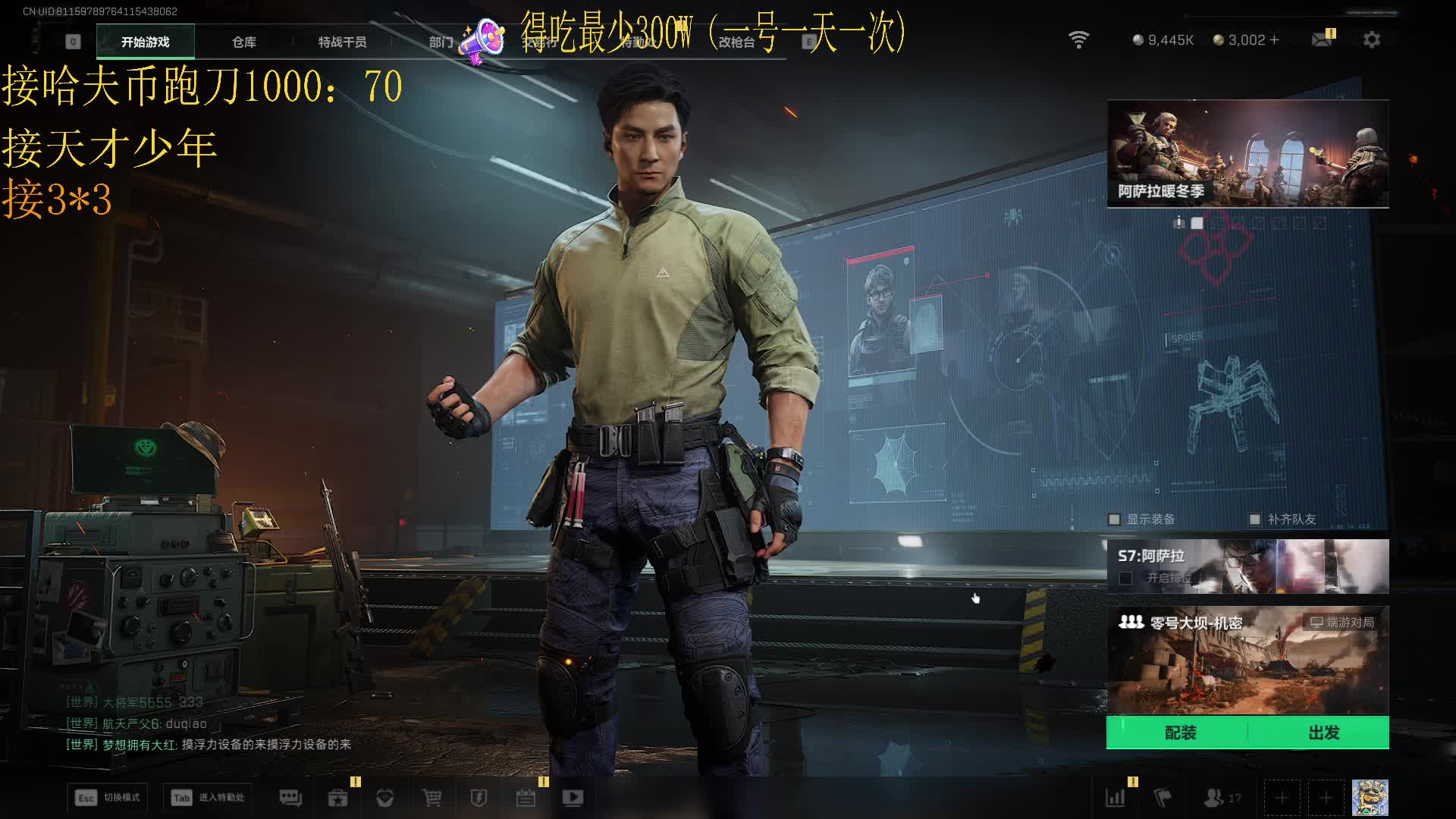Open the 阿萨拉暖冬季 event banner

pyautogui.click(x=1247, y=153)
